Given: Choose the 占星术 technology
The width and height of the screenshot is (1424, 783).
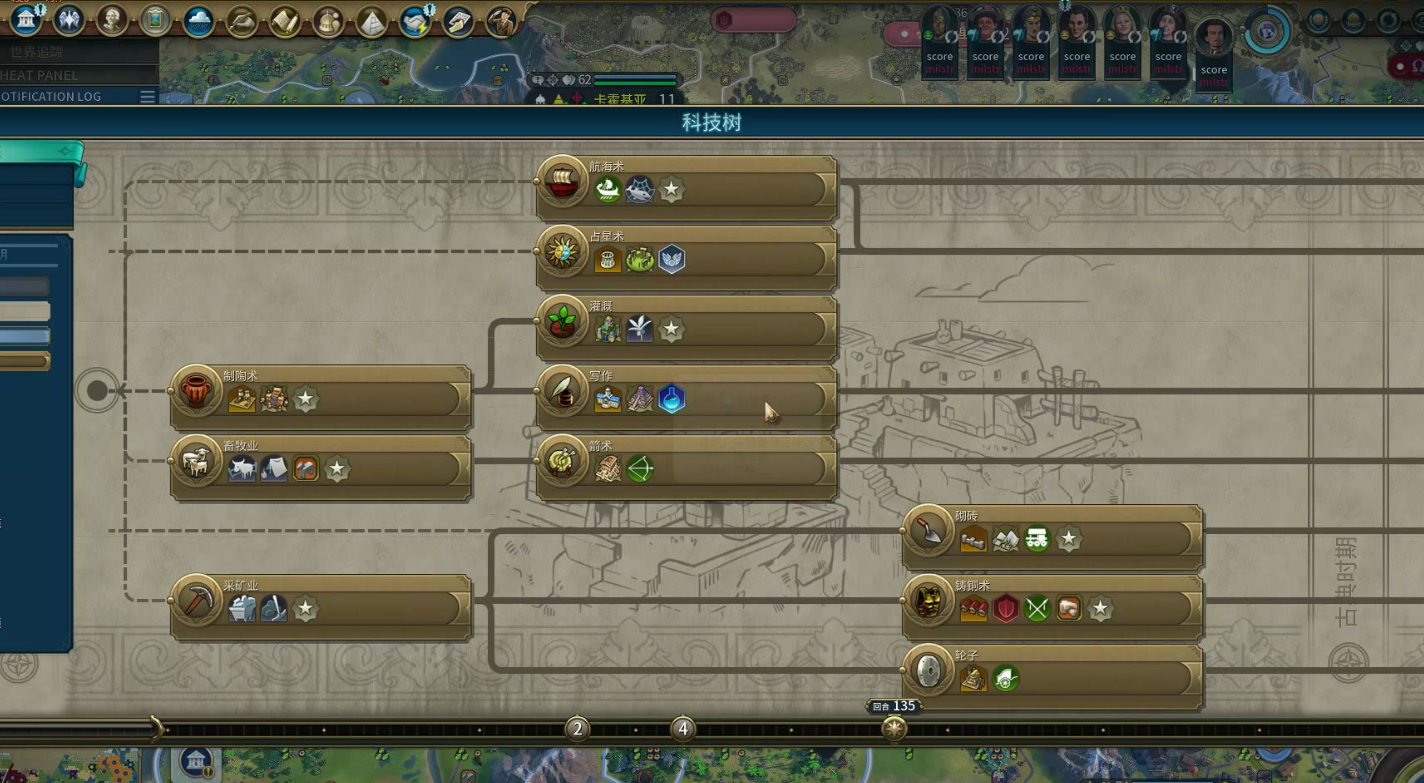Looking at the screenshot, I should (686, 258).
